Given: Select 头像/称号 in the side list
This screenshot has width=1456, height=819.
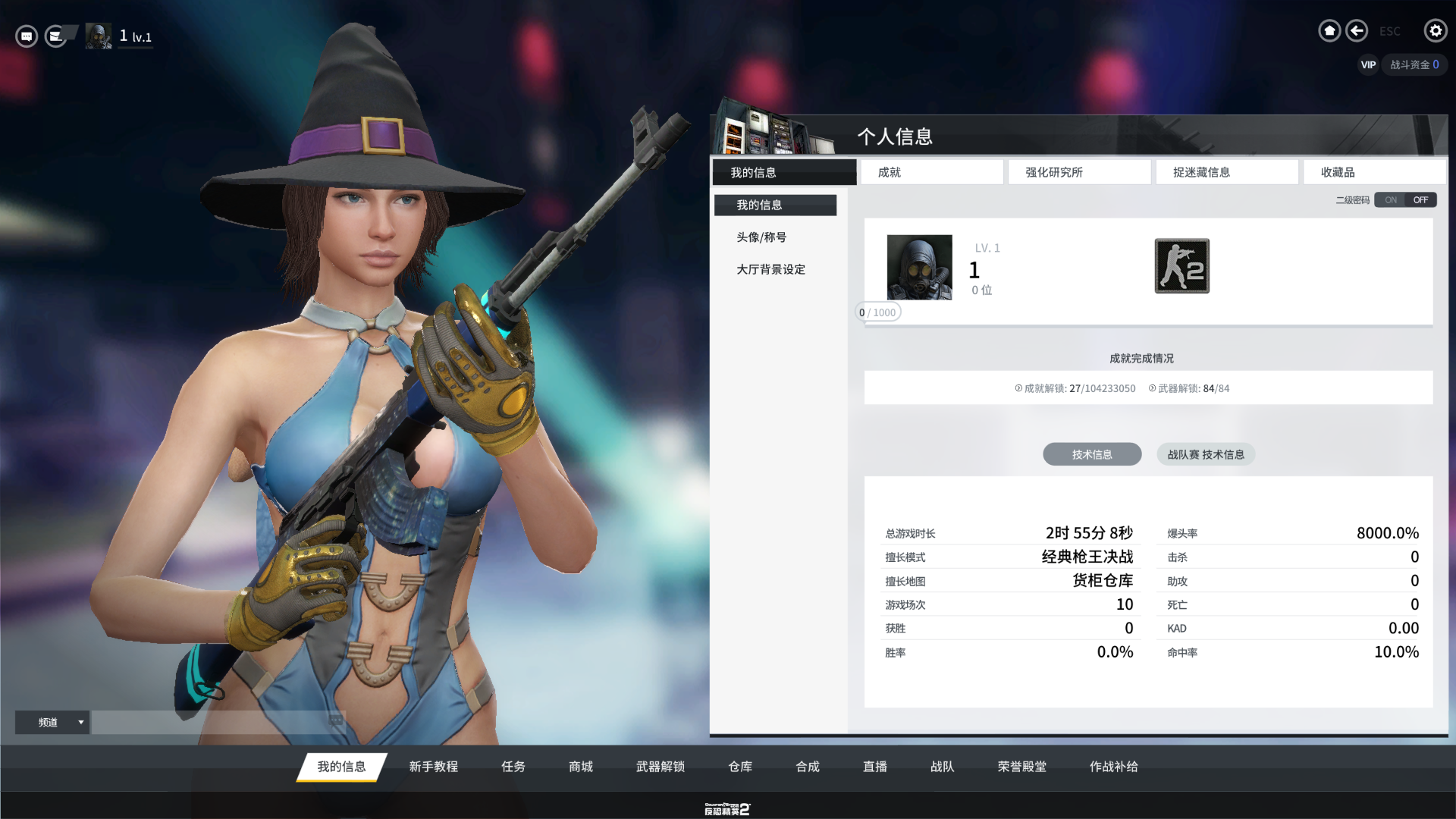Looking at the screenshot, I should [x=761, y=237].
